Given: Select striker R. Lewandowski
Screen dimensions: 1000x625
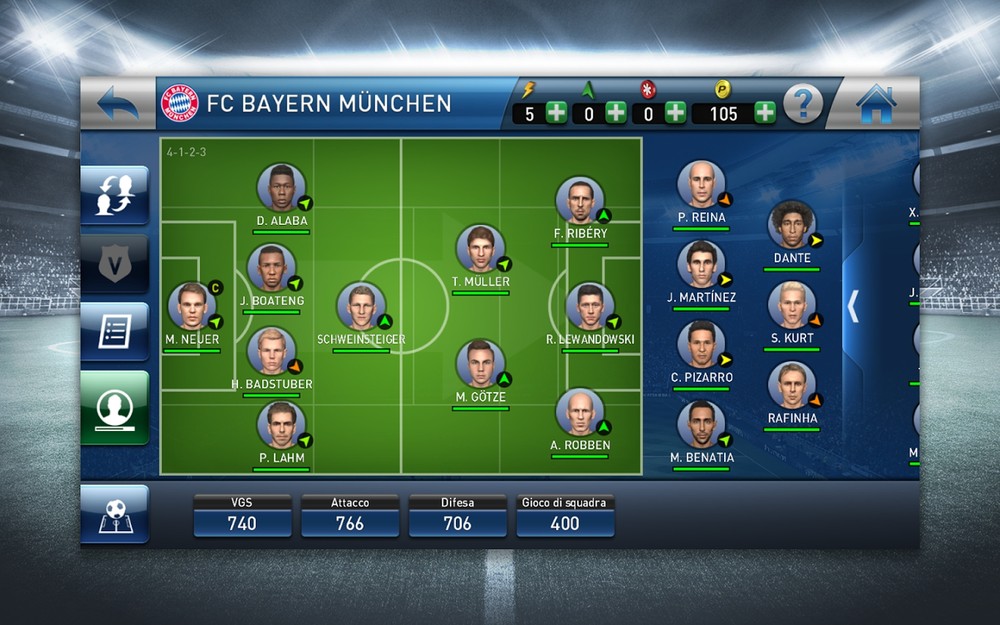Looking at the screenshot, I should click(590, 307).
